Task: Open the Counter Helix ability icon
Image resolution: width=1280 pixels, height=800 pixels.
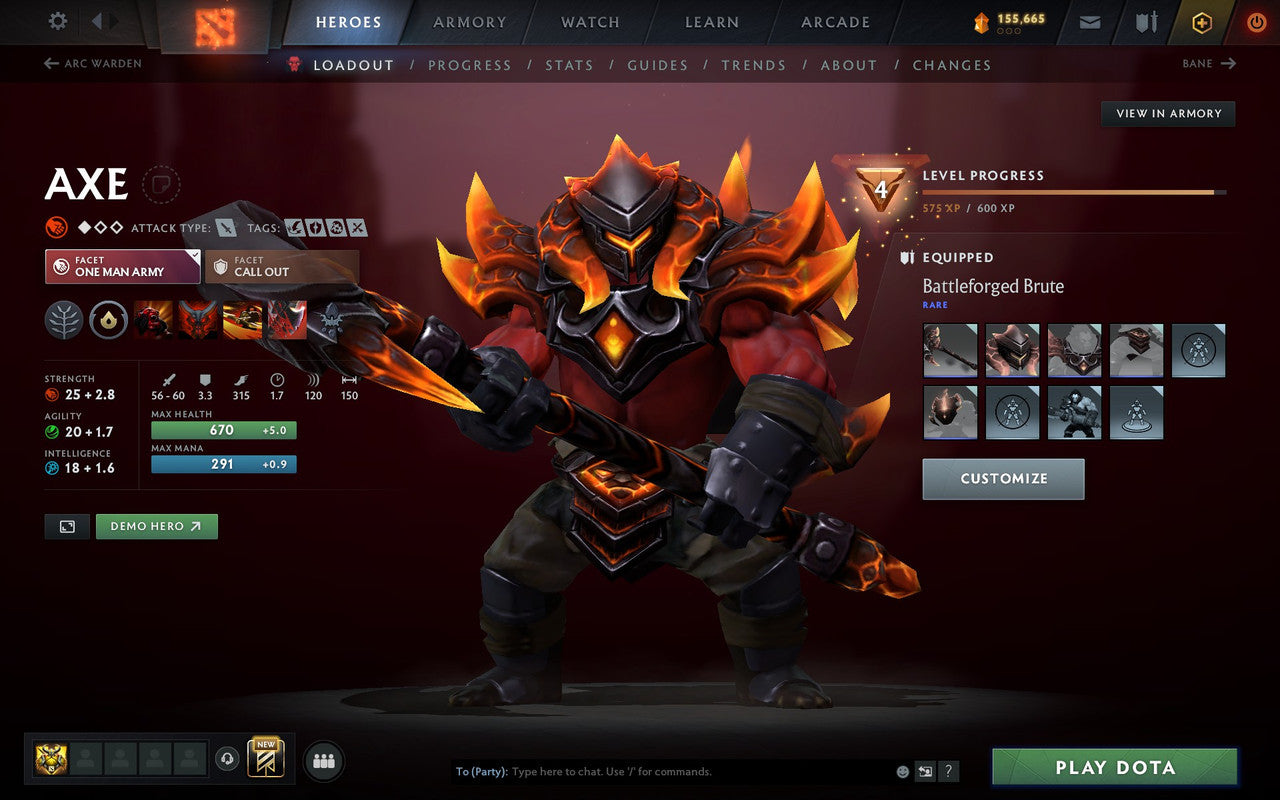Action: coord(241,320)
